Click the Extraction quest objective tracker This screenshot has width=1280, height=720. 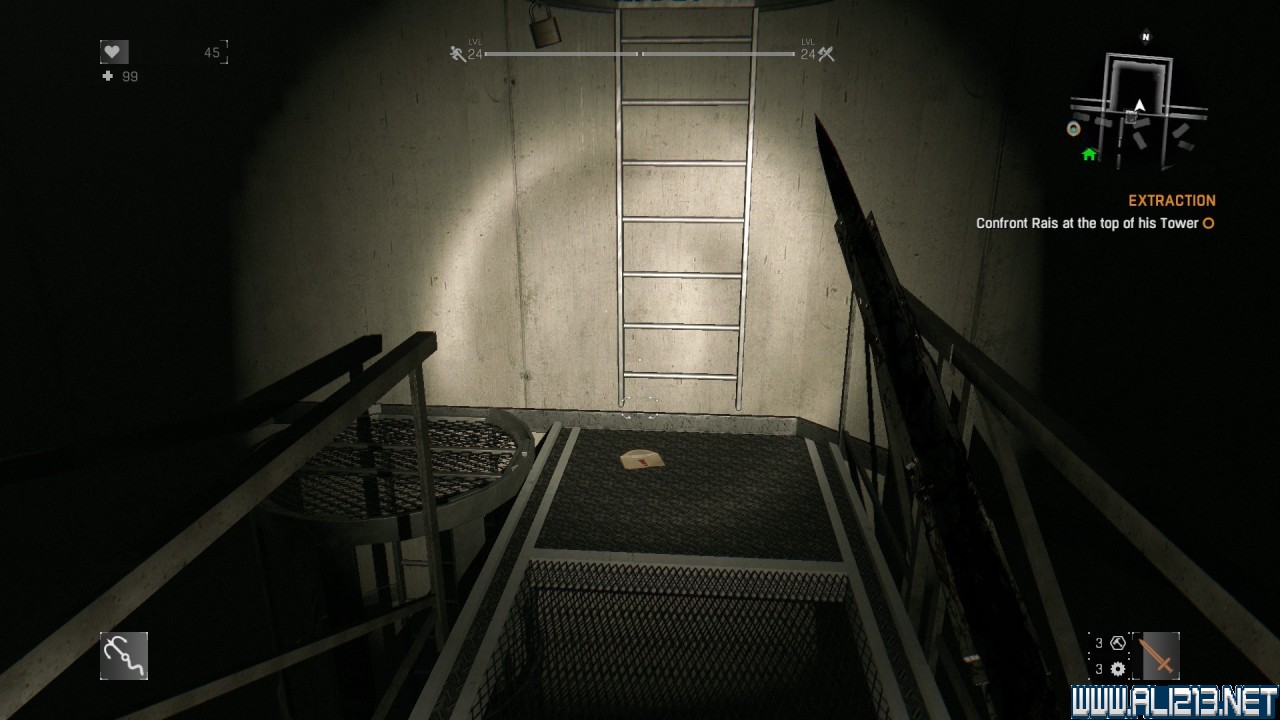click(1094, 213)
